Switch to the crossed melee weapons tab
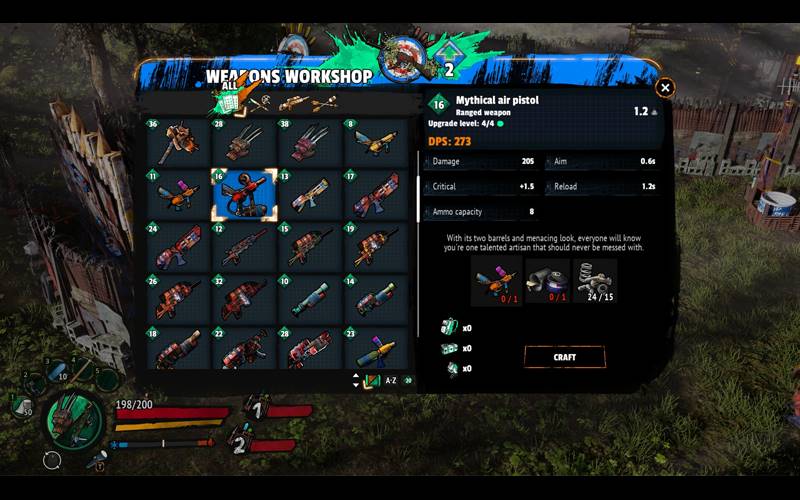This screenshot has height=500, width=800. [x=257, y=102]
